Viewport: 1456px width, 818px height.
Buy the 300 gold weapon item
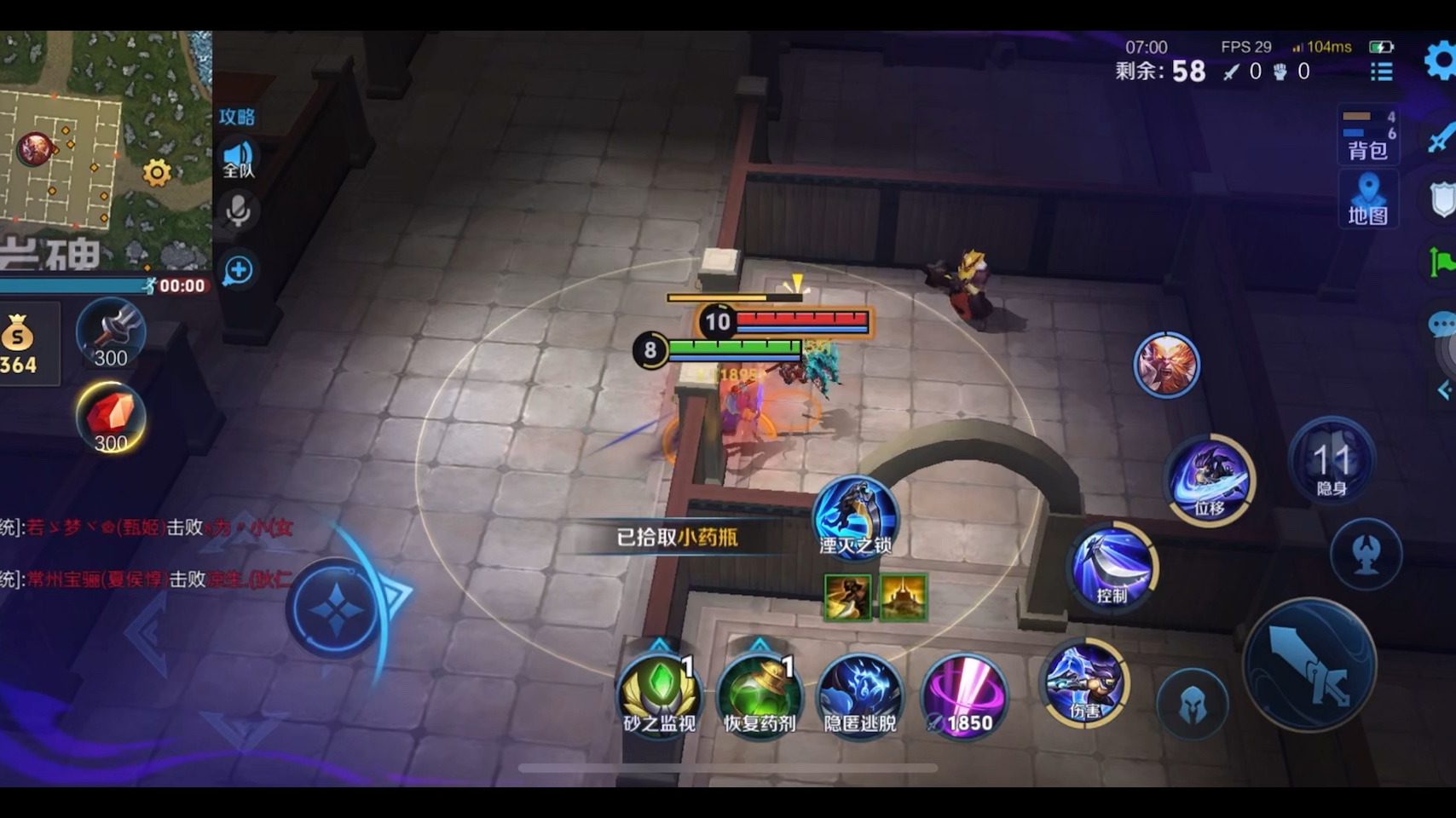pos(111,334)
